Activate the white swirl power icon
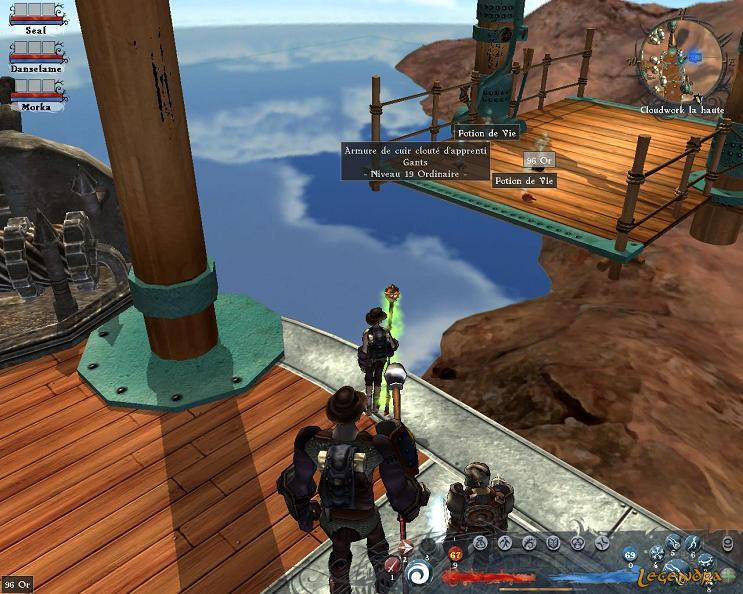The image size is (743, 594). coord(418,573)
